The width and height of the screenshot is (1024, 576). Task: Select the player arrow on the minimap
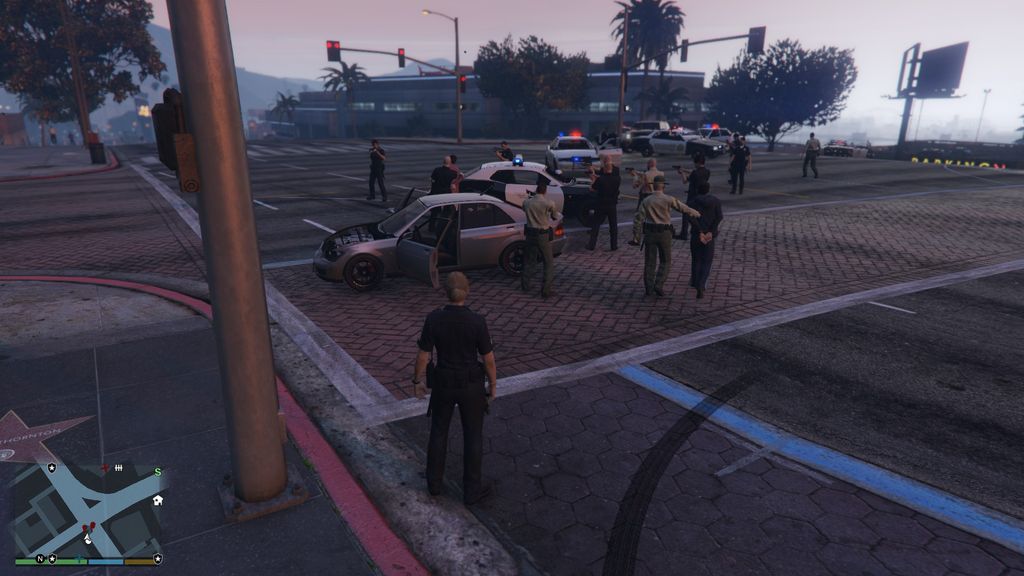pyautogui.click(x=88, y=538)
